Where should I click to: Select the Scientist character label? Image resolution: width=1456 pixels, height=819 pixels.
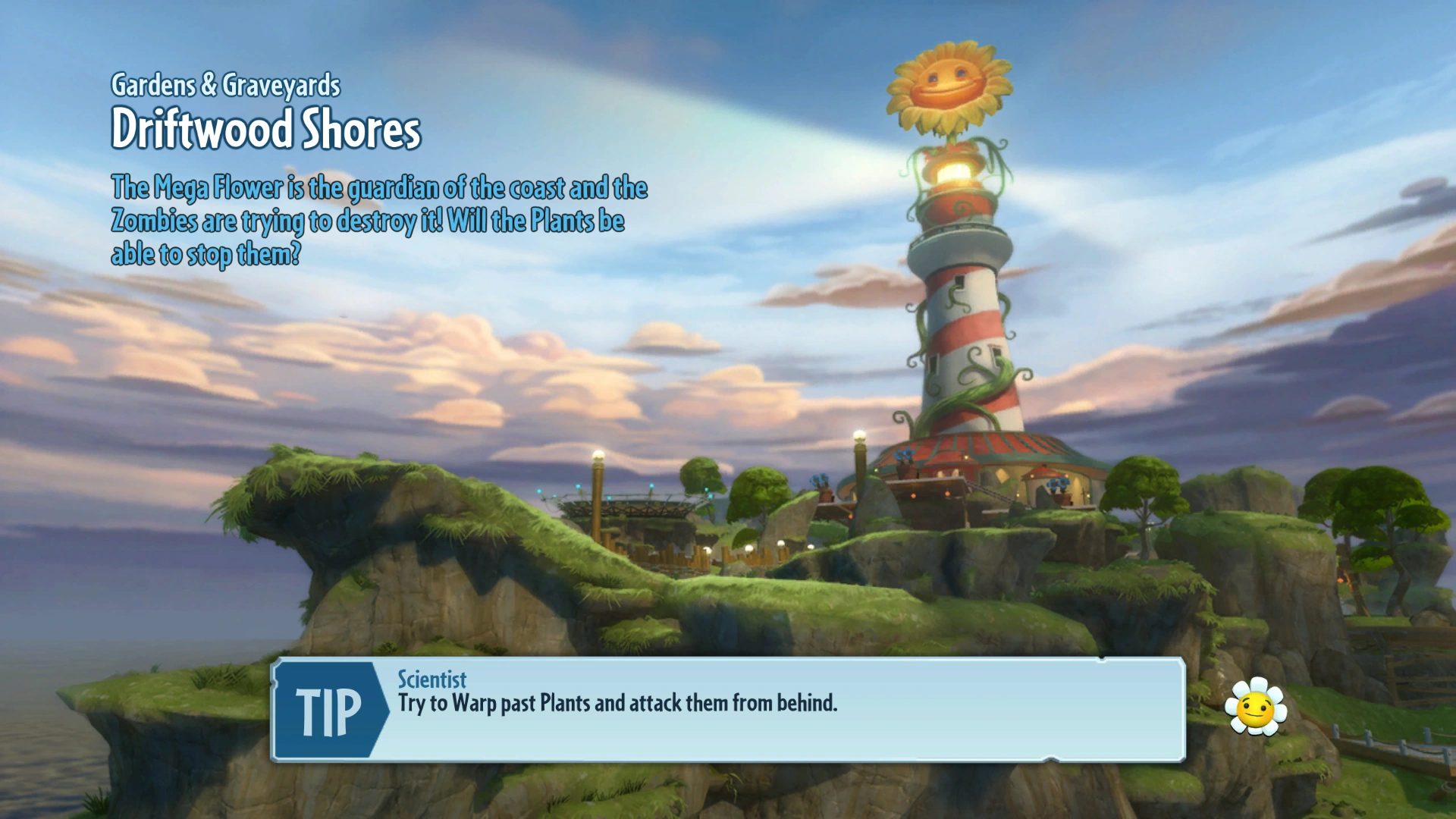click(x=431, y=681)
